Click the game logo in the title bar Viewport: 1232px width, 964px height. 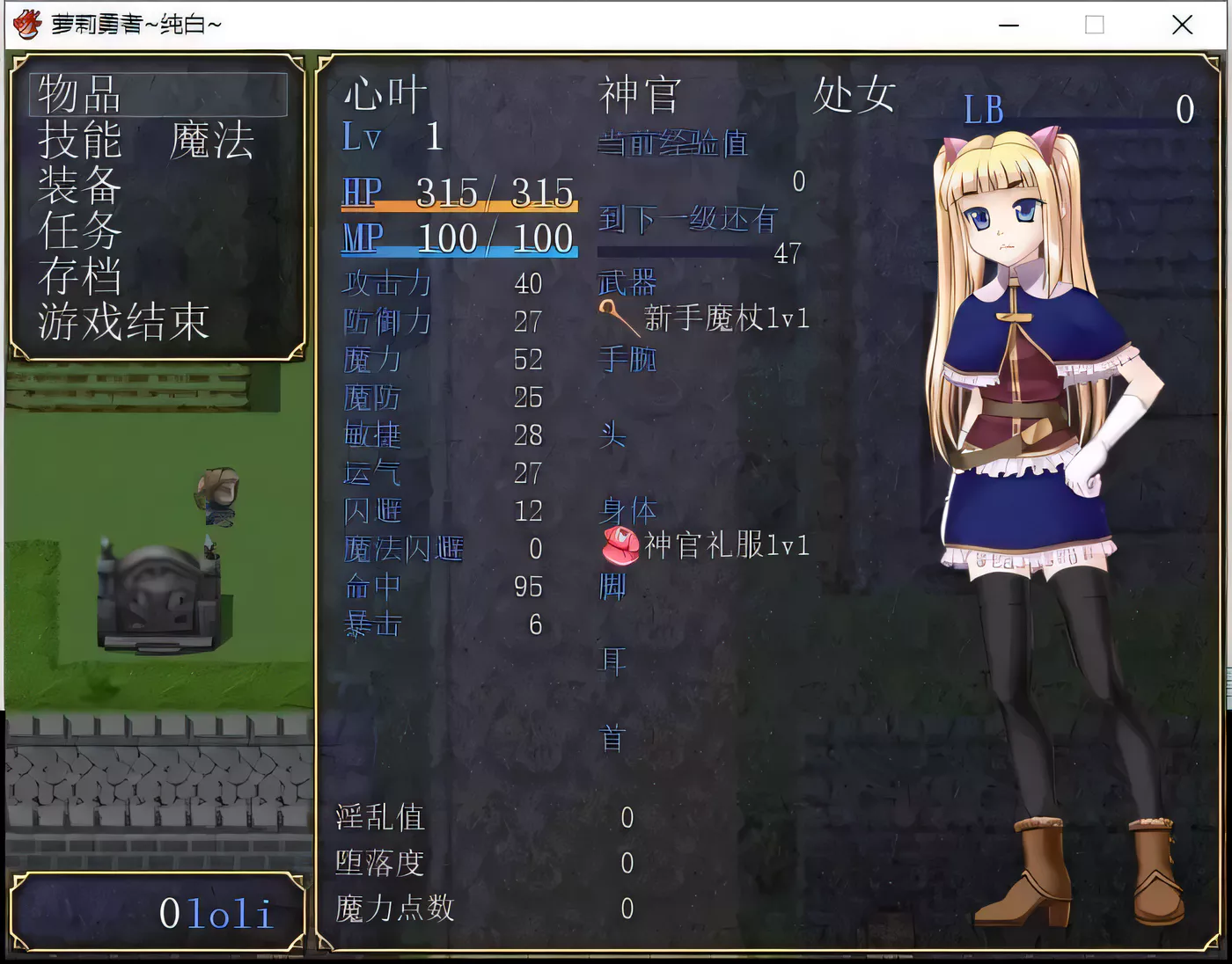coord(26,24)
